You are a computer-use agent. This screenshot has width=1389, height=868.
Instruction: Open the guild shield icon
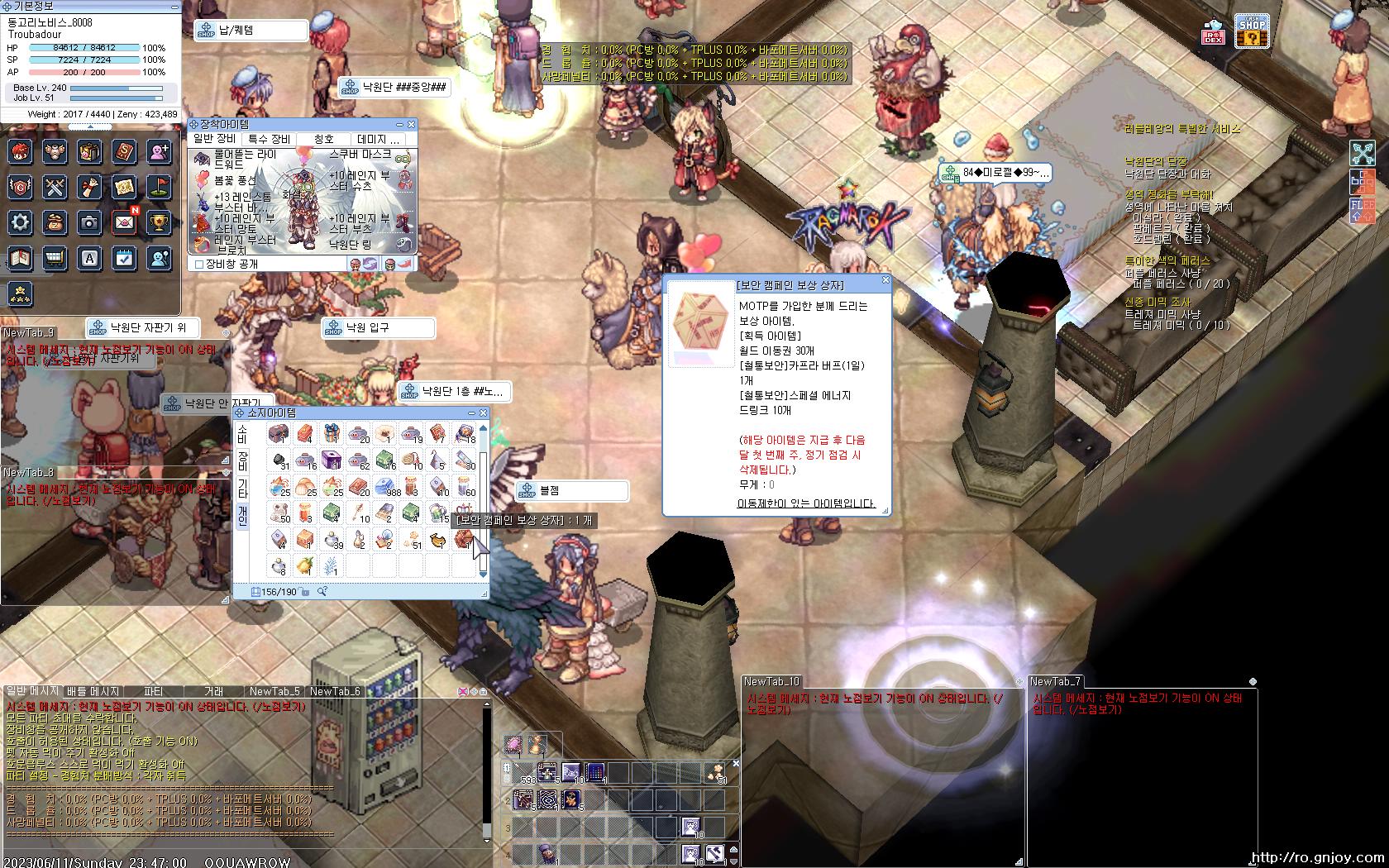[x=21, y=188]
